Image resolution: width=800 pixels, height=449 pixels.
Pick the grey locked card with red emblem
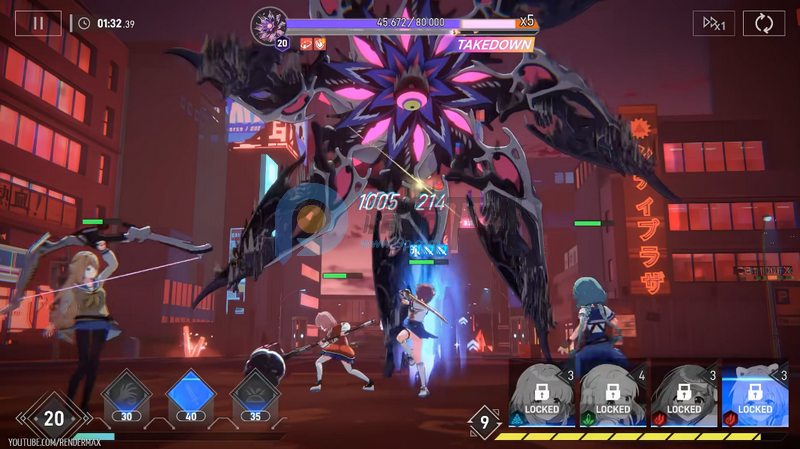pyautogui.click(x=684, y=397)
